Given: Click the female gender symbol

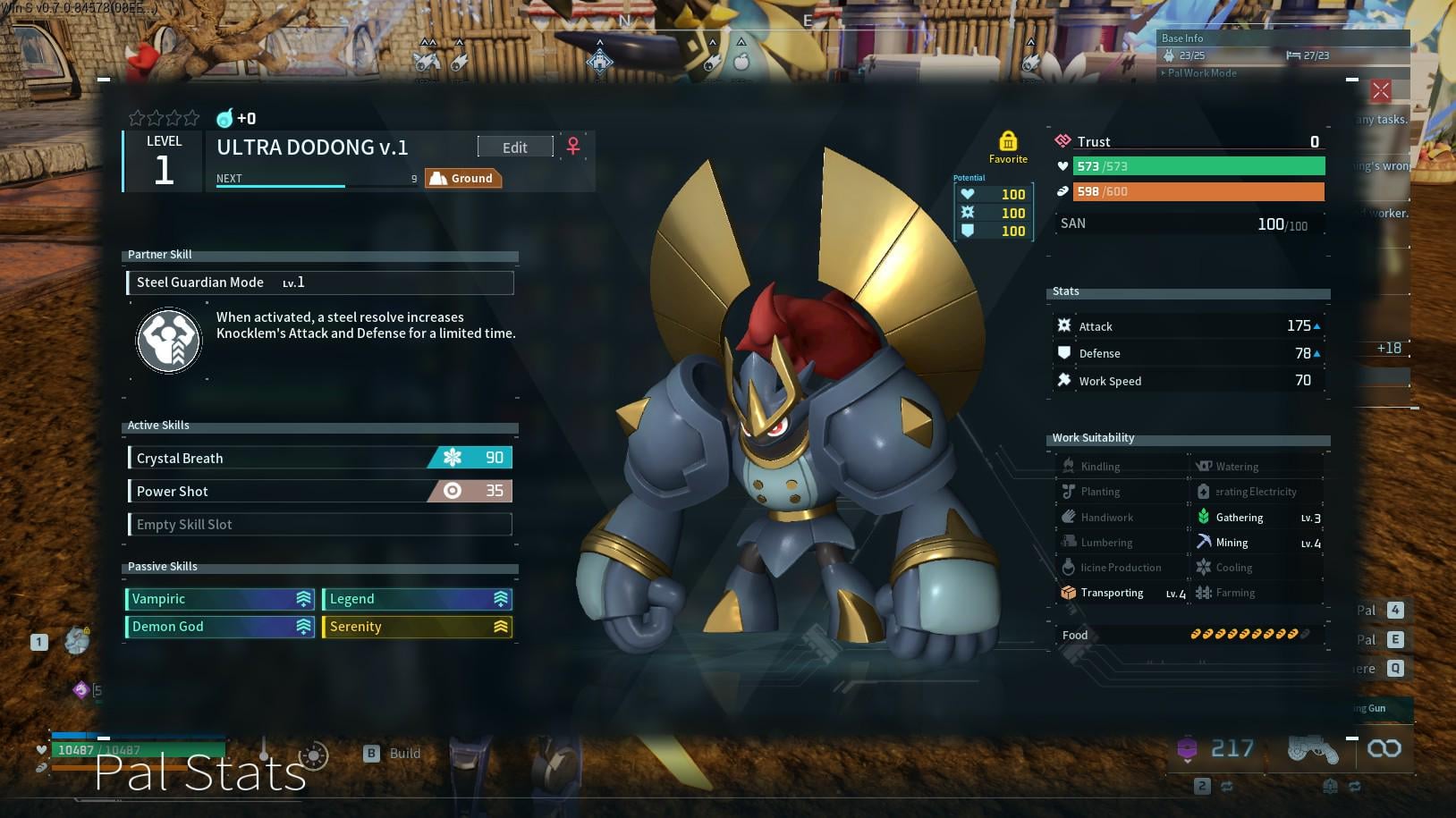Looking at the screenshot, I should click(573, 147).
